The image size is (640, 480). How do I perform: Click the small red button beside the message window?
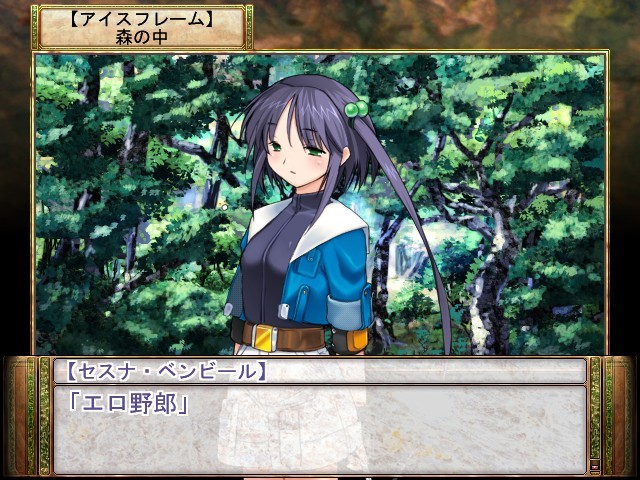coord(594,465)
